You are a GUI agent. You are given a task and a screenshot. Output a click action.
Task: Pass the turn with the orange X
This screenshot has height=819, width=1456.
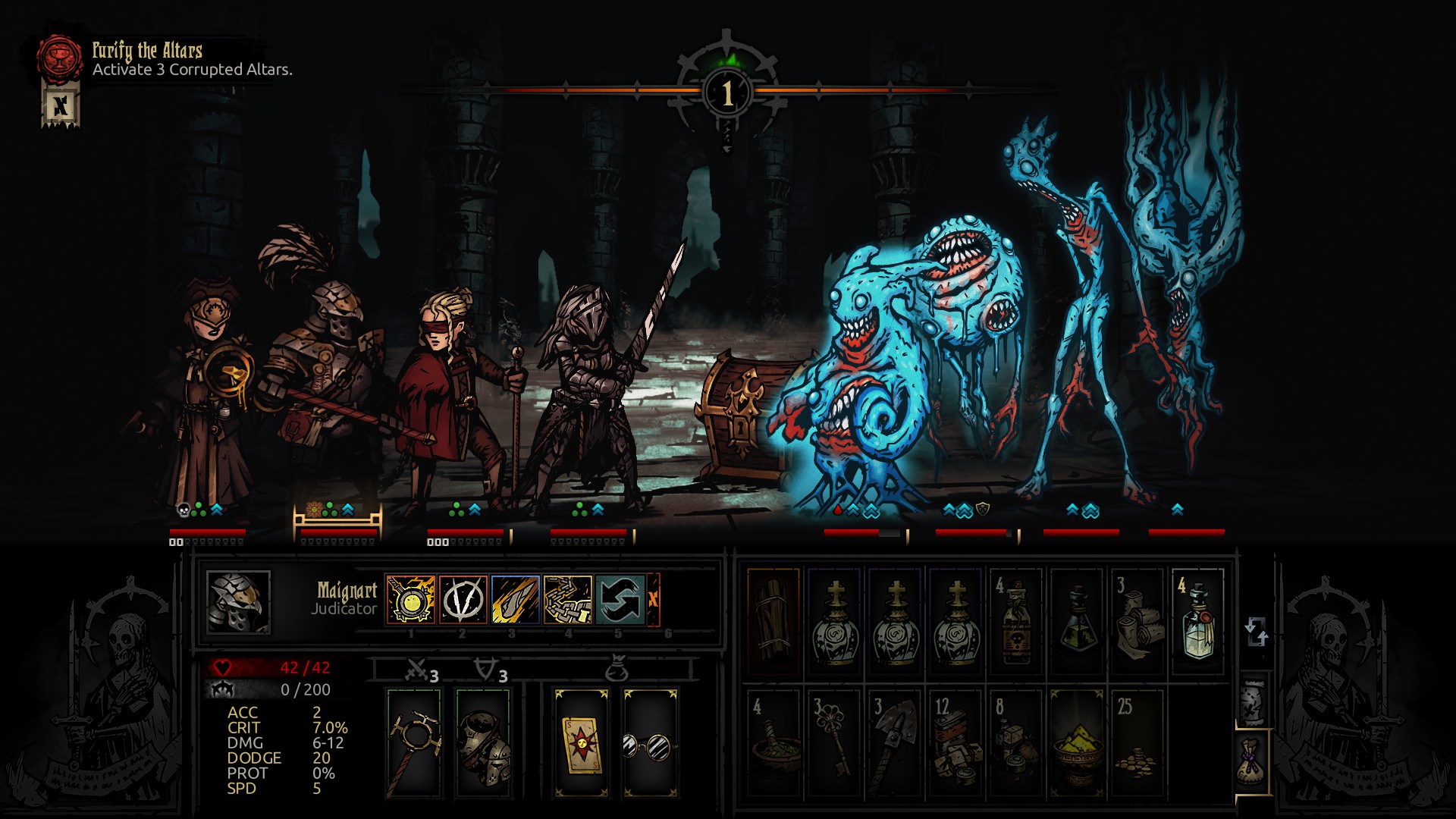point(653,599)
